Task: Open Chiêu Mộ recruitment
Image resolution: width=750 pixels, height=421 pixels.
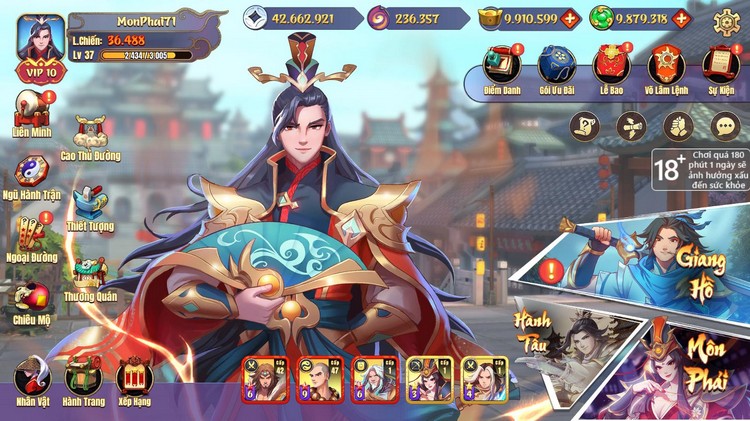Action: click(x=31, y=298)
